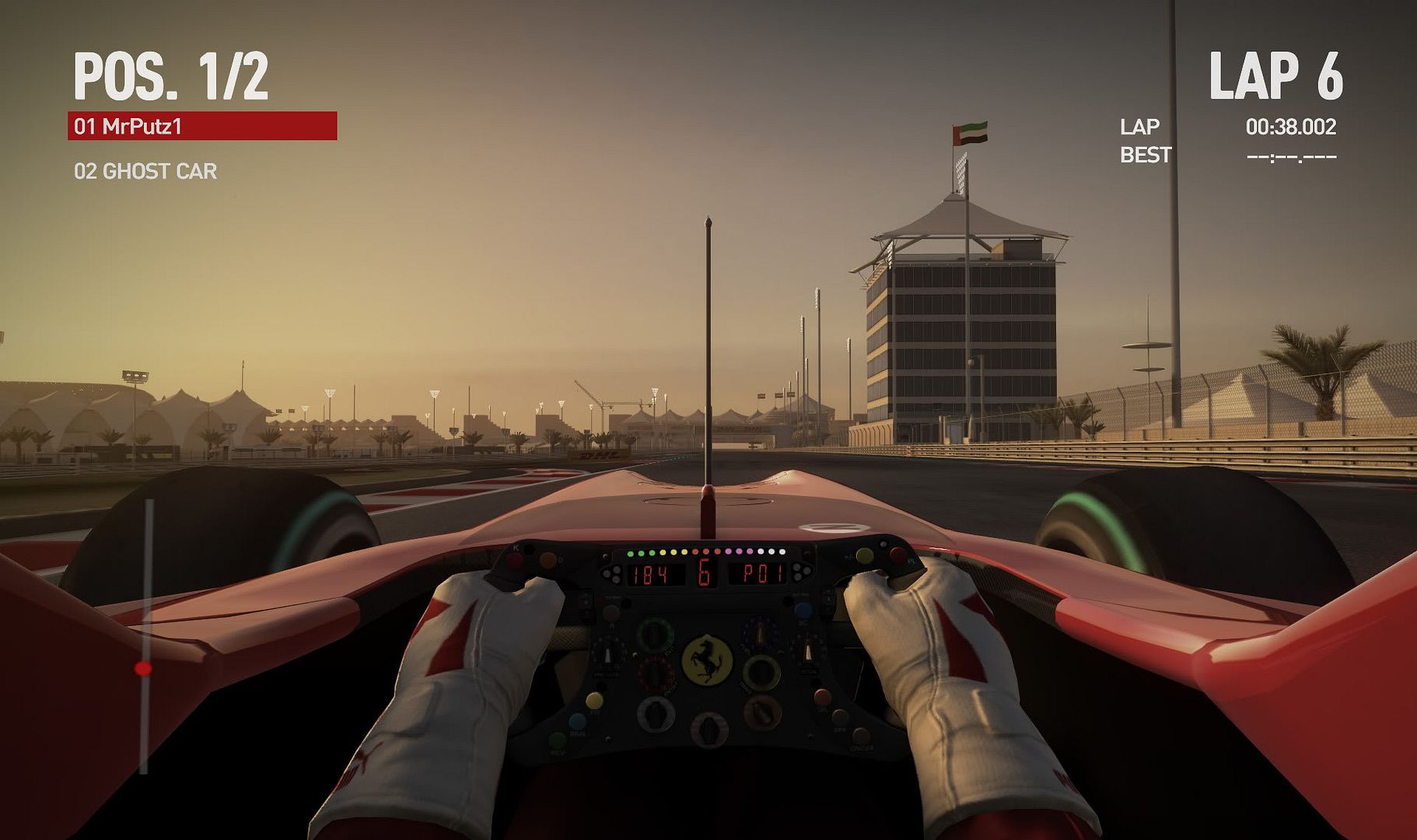Select the 01 MrPutz1 standings row
The width and height of the screenshot is (1417, 840).
click(202, 126)
